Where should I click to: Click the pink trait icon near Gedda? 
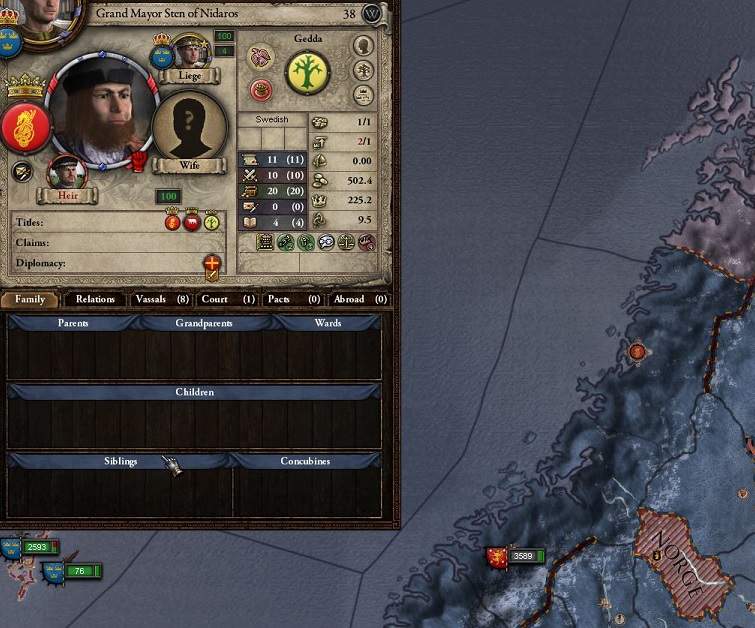[260, 57]
